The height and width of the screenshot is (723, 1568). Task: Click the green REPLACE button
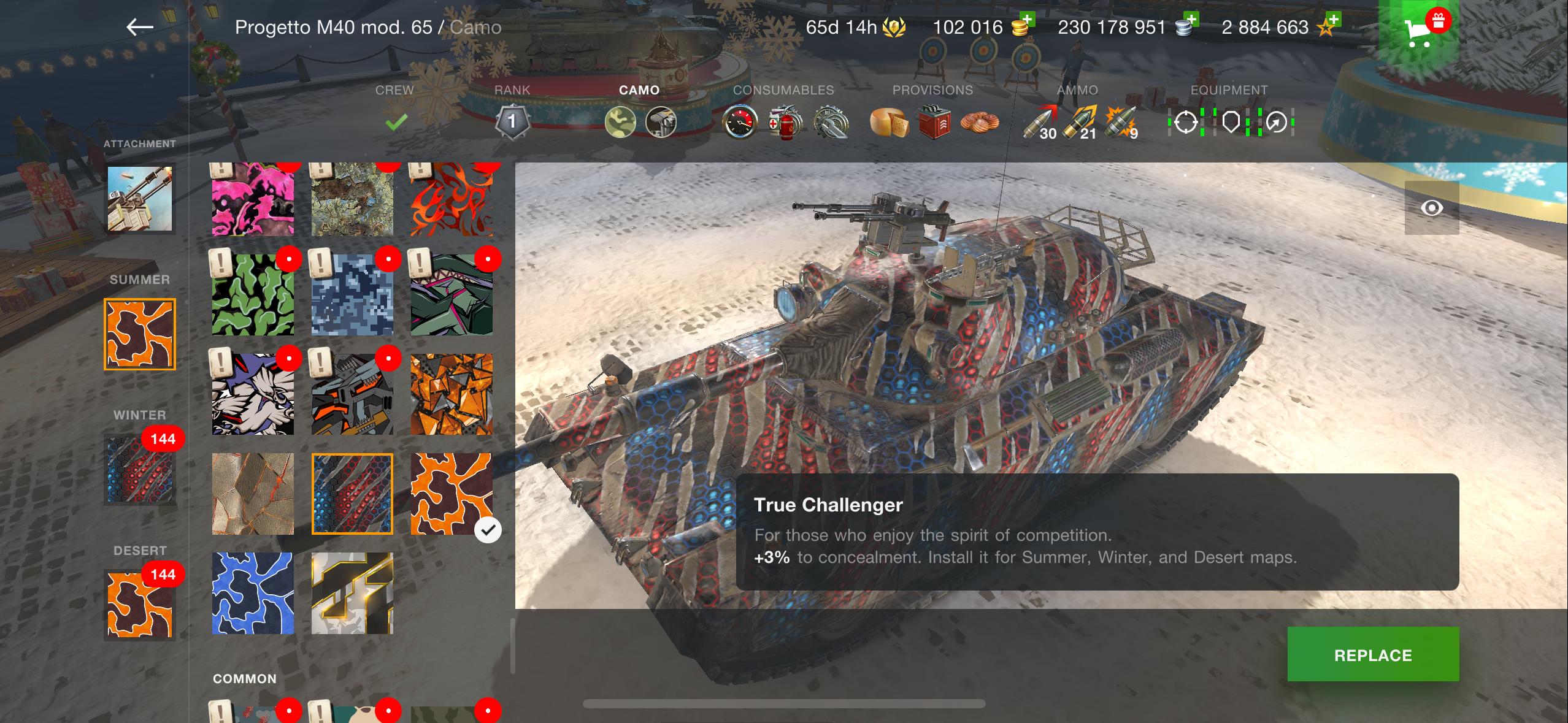click(x=1373, y=654)
